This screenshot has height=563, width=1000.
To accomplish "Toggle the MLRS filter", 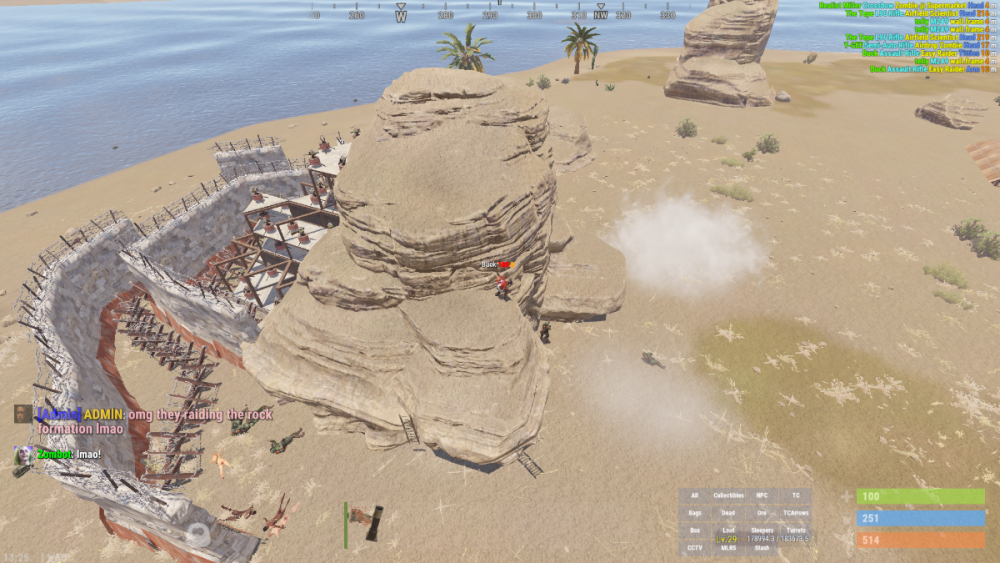I will coord(728,548).
